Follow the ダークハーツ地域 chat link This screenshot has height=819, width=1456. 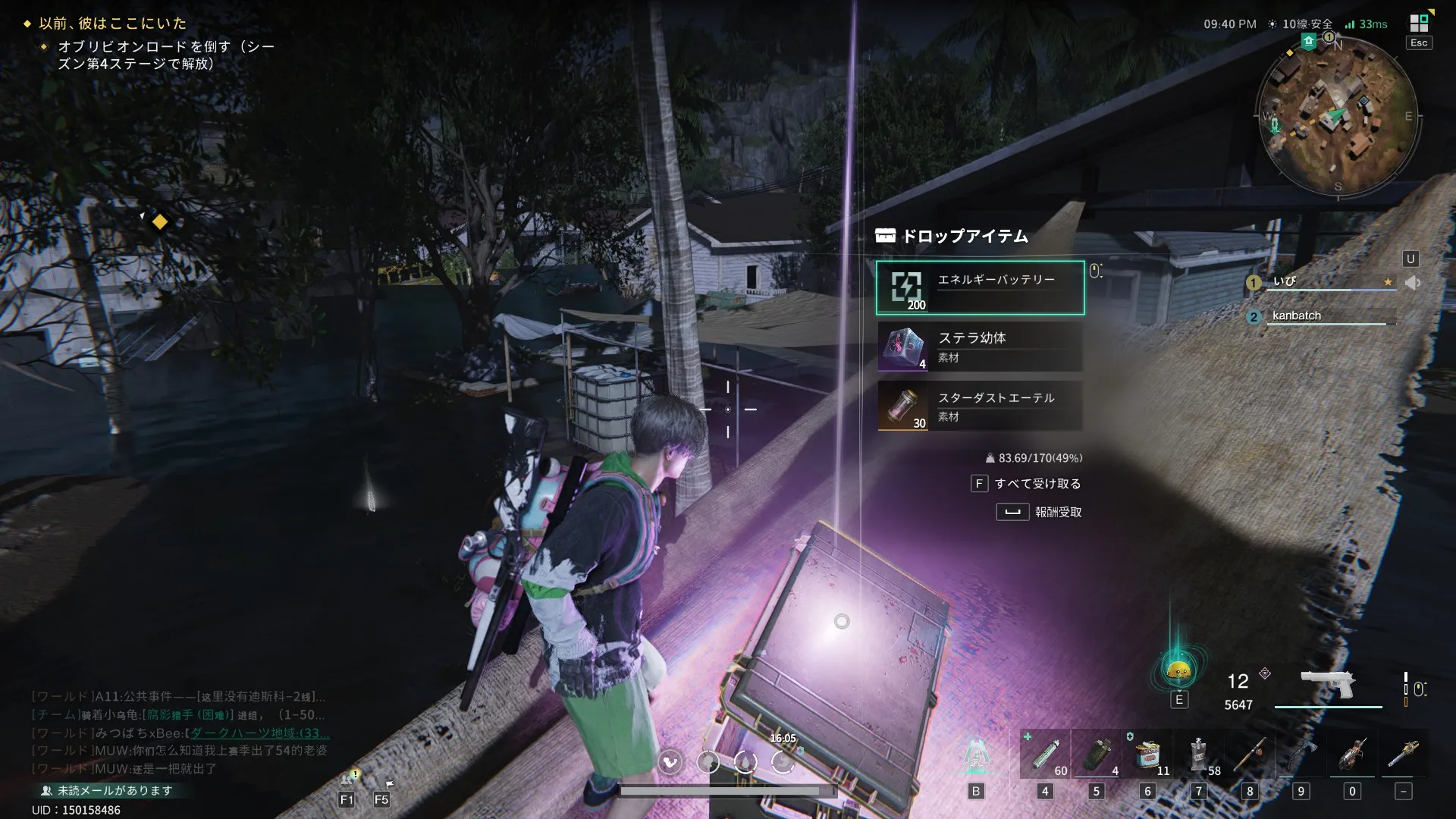pos(259,733)
